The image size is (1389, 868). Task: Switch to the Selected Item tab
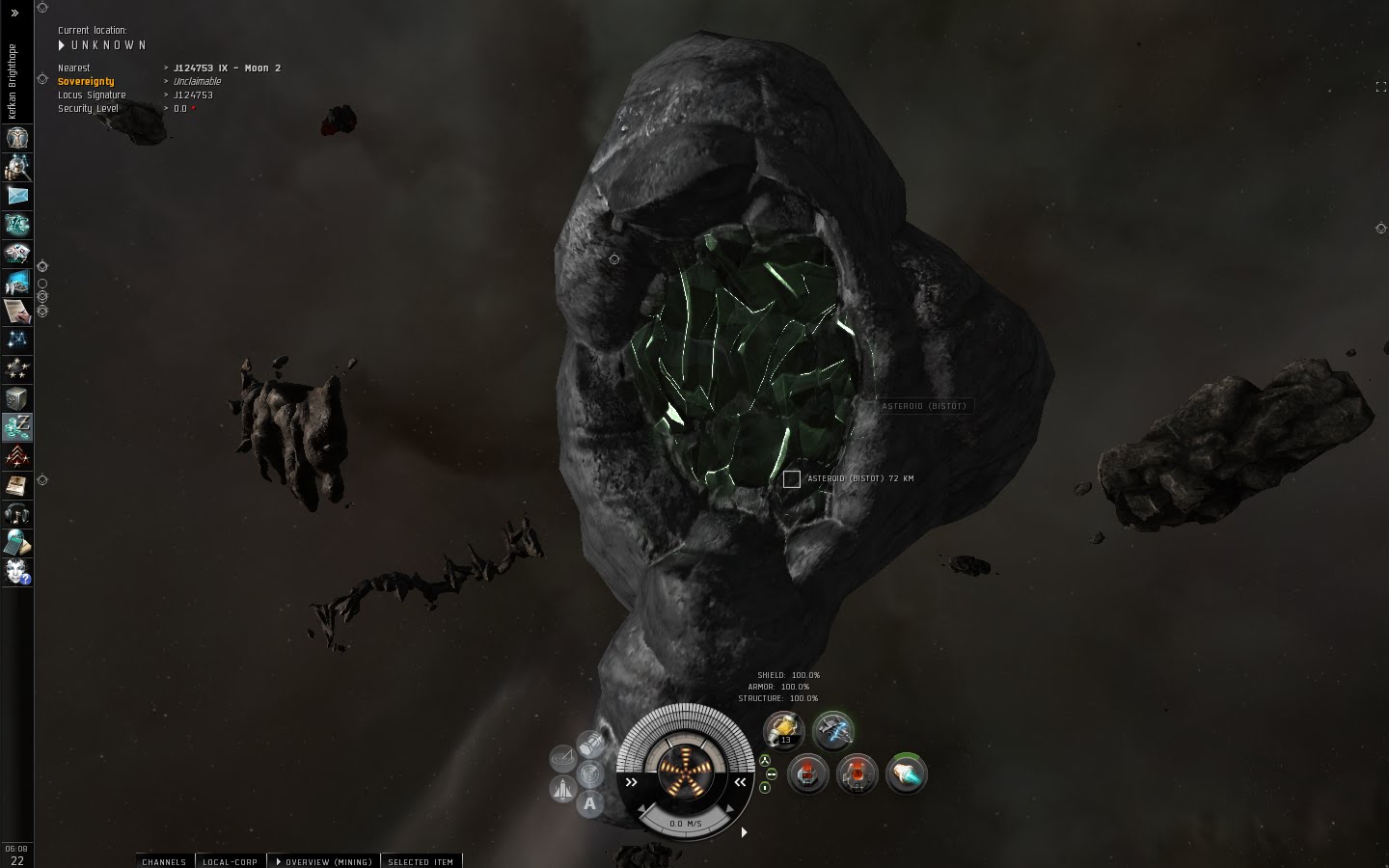click(422, 862)
